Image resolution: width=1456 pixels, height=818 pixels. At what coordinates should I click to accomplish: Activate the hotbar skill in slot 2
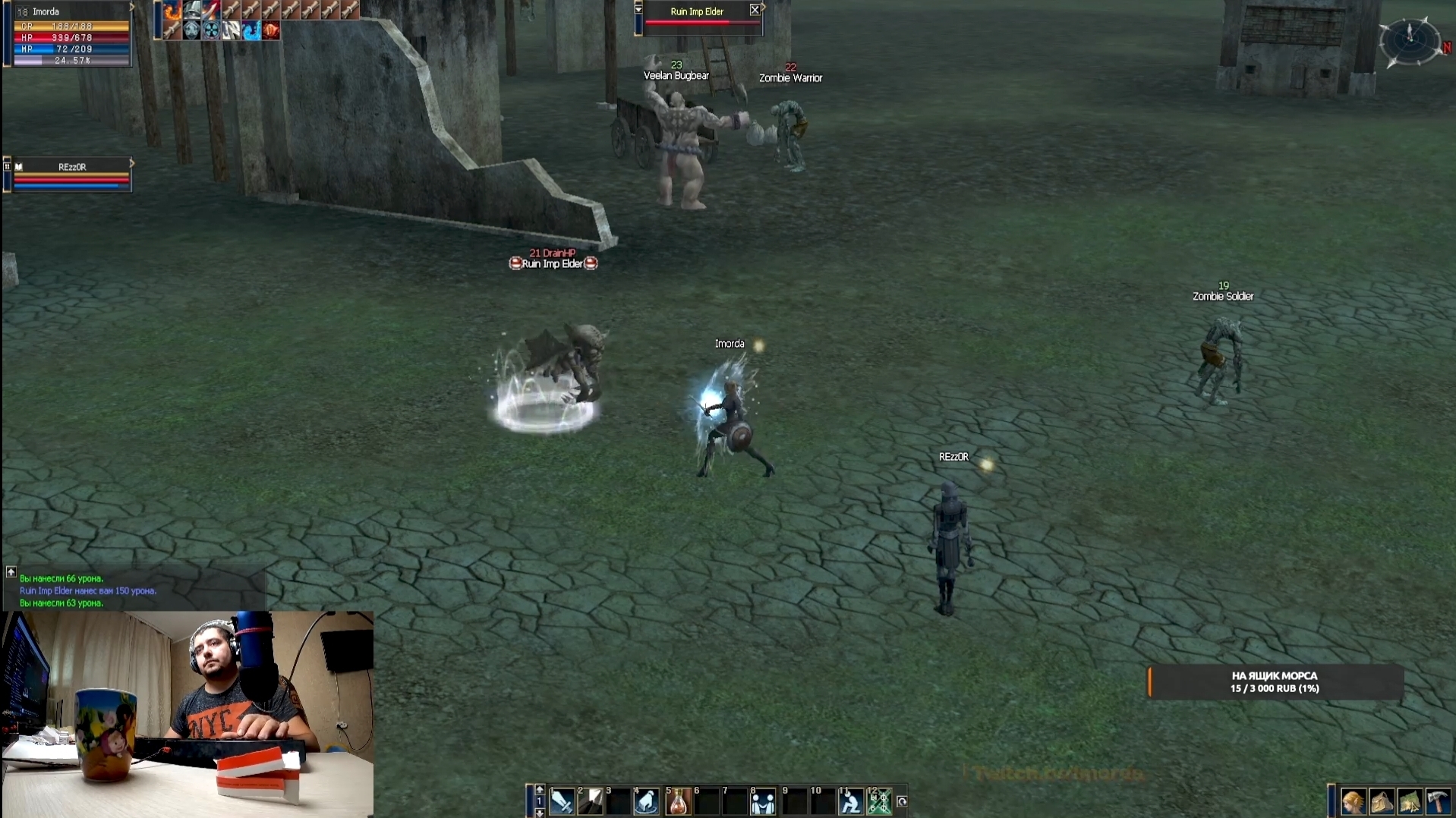591,801
